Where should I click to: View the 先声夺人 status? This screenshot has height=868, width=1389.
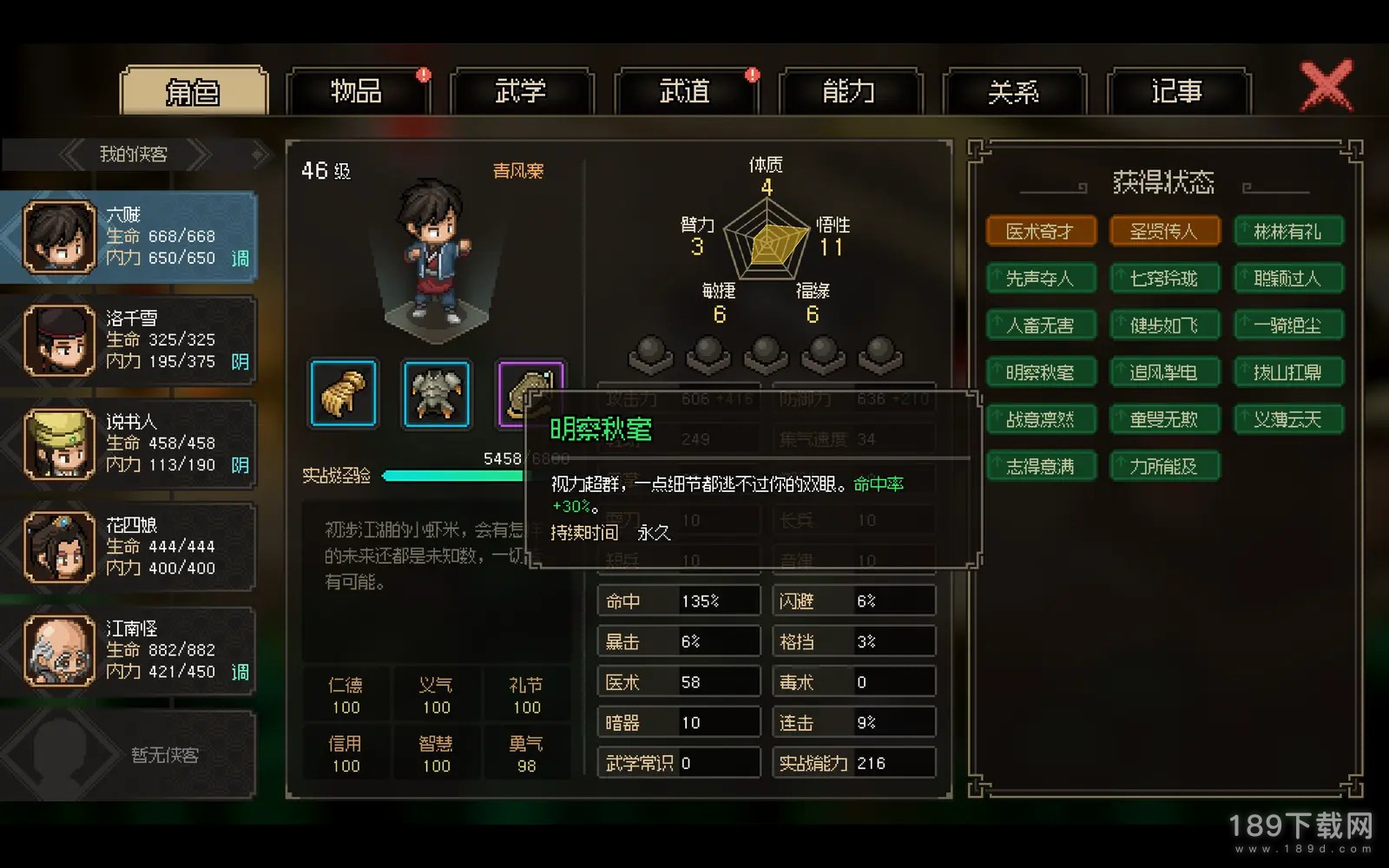(x=1041, y=279)
